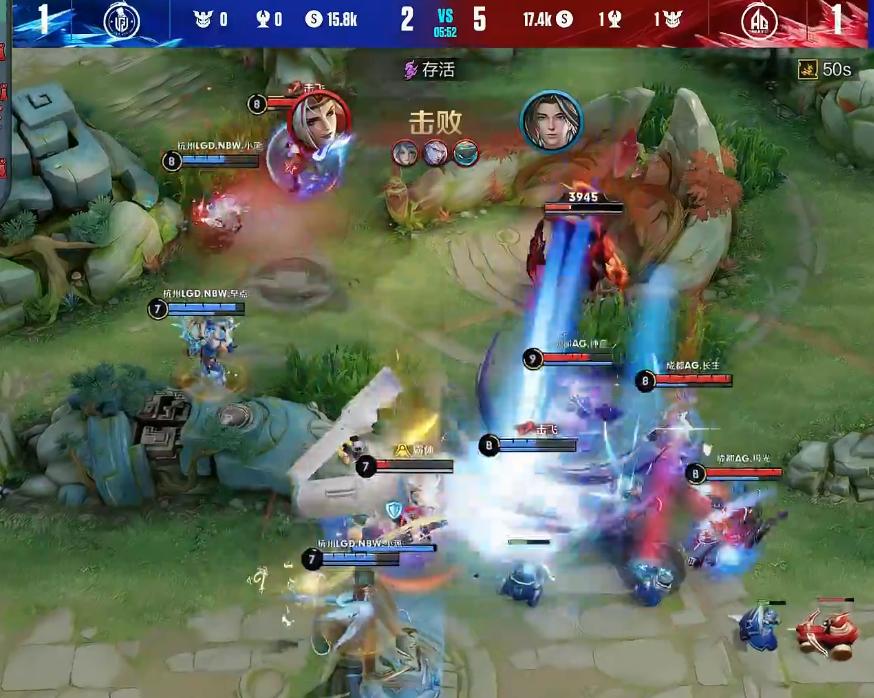Click the blue team LGD logo
874x698 pixels.
tap(122, 21)
